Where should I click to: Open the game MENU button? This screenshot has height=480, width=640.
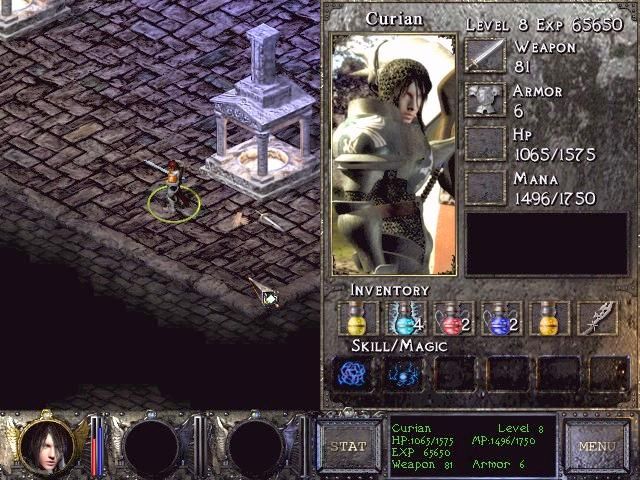point(596,446)
